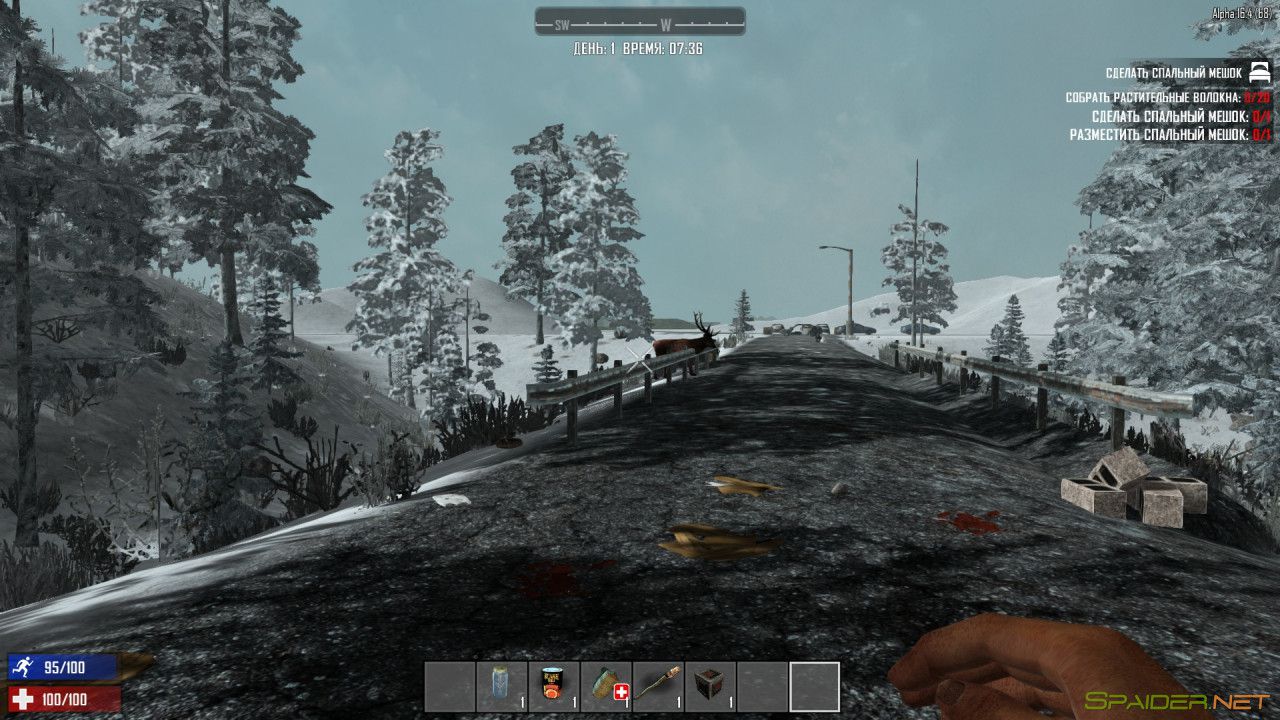Click the empty first hotbar slot
This screenshot has width=1280, height=720.
[x=448, y=686]
